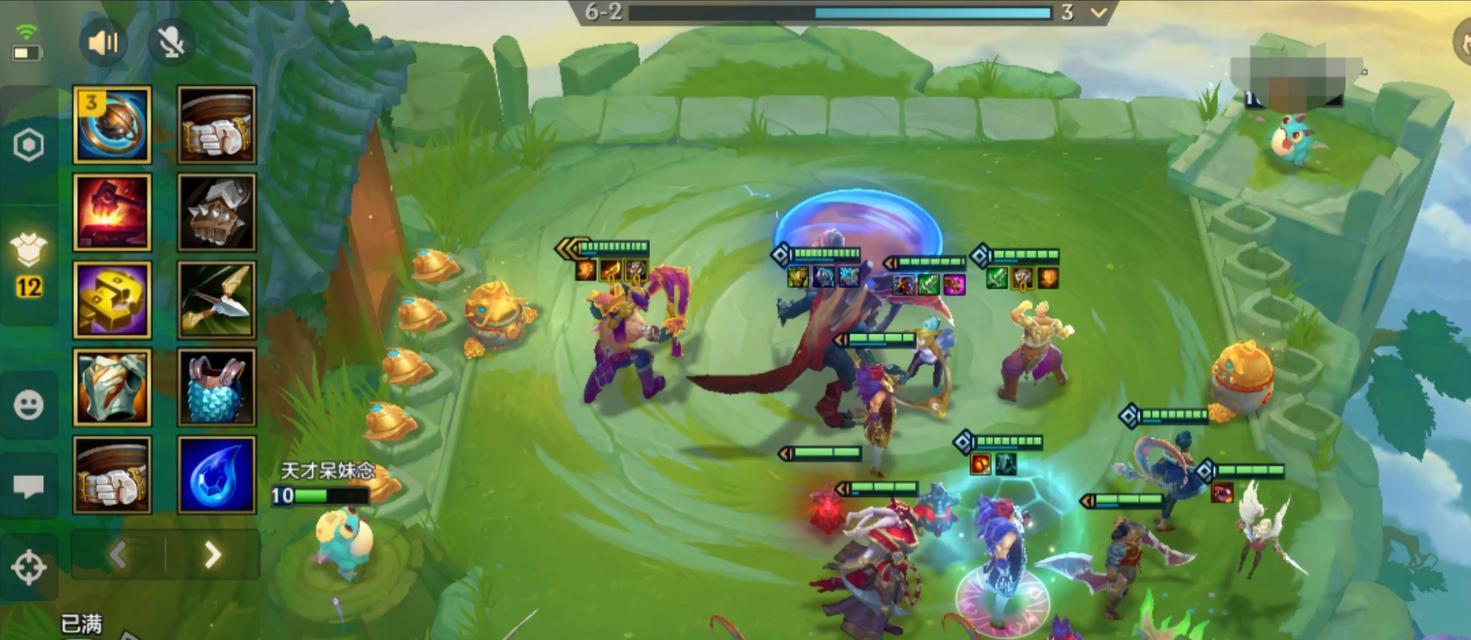Select the torn grey chest armor item
This screenshot has width=1471, height=640.
112,388
